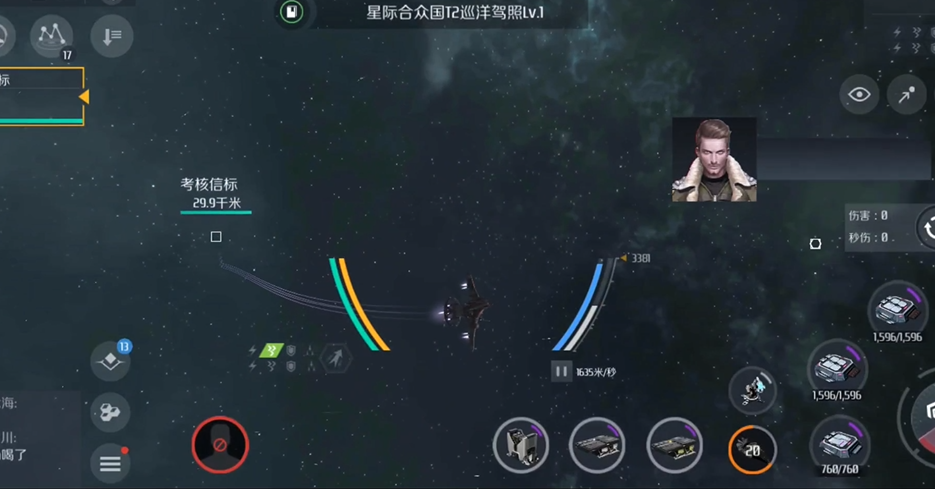Select the highlighted orange target panel
The image size is (935, 489).
click(x=40, y=97)
